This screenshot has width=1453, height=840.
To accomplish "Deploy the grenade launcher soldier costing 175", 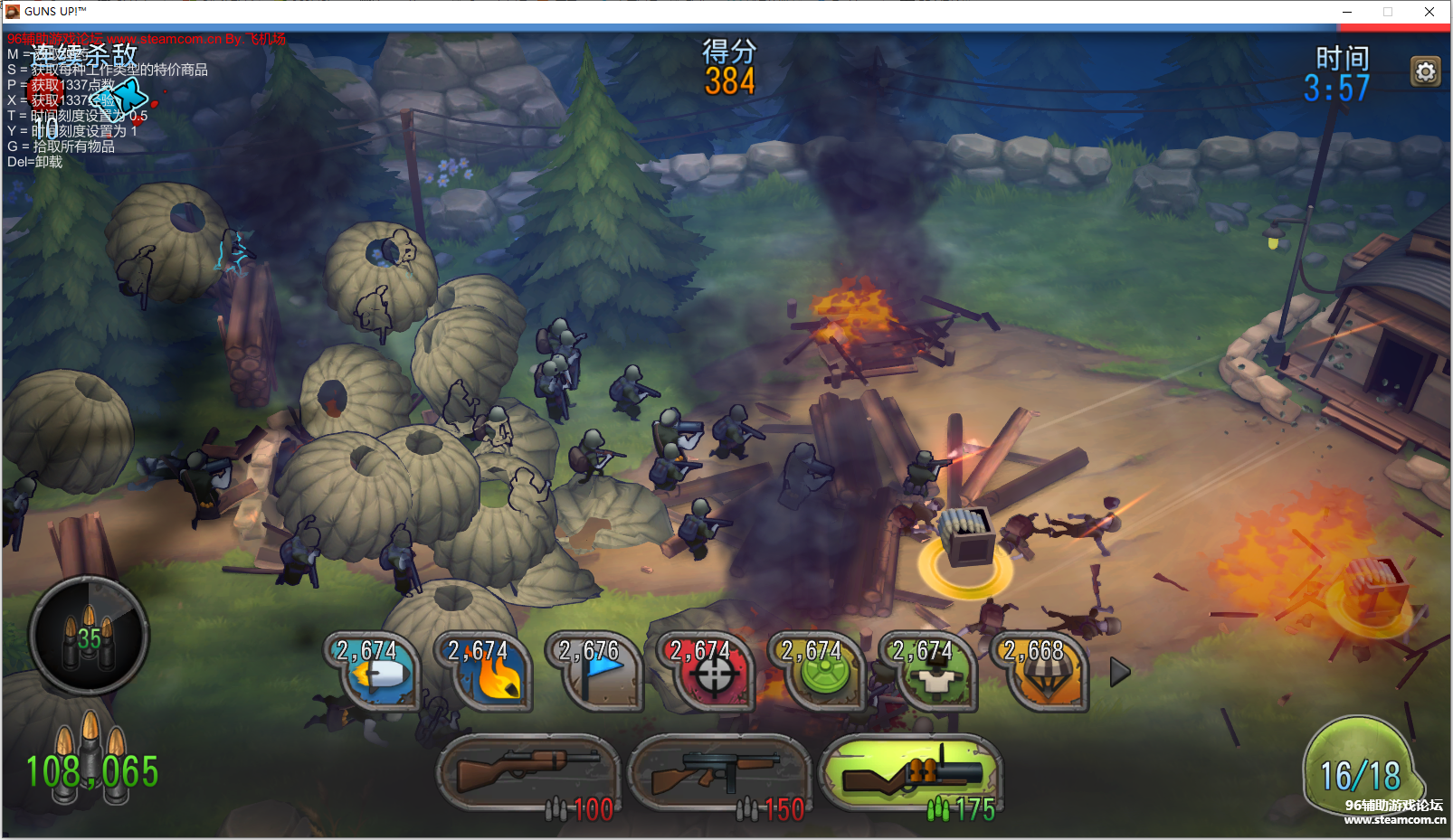I will tap(911, 774).
